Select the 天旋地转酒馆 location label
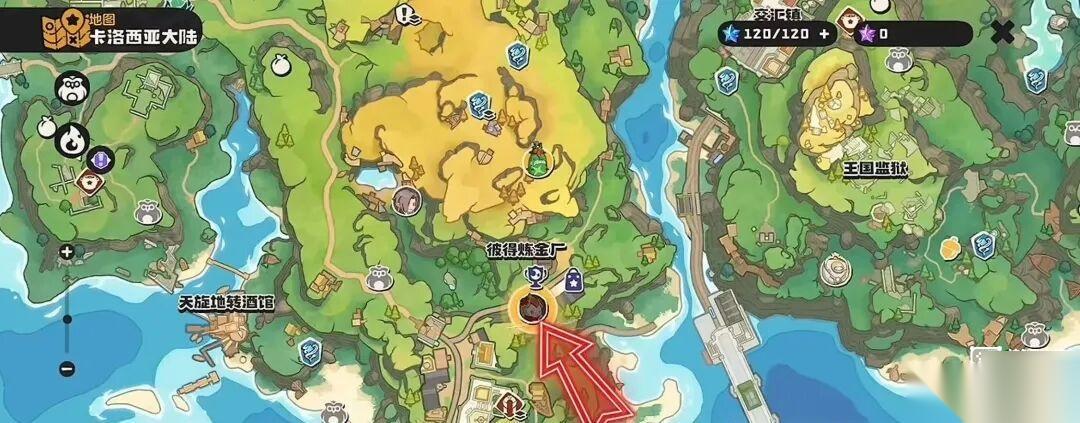1080x423 pixels. click(x=226, y=301)
